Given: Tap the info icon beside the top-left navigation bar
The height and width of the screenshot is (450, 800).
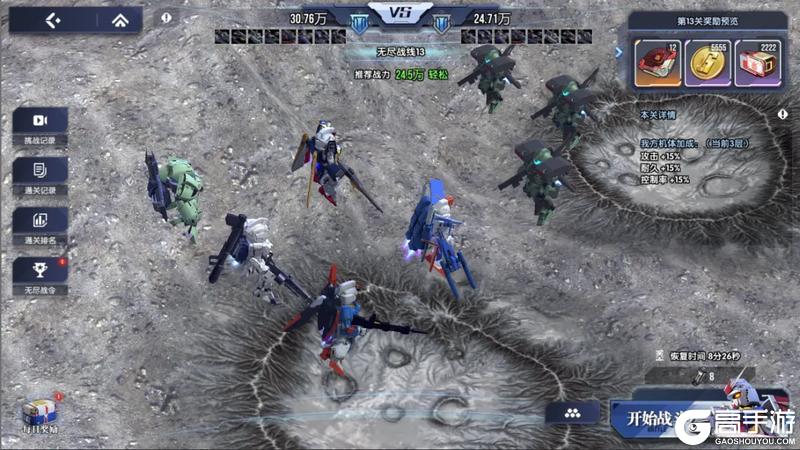Looking at the screenshot, I should 166,18.
